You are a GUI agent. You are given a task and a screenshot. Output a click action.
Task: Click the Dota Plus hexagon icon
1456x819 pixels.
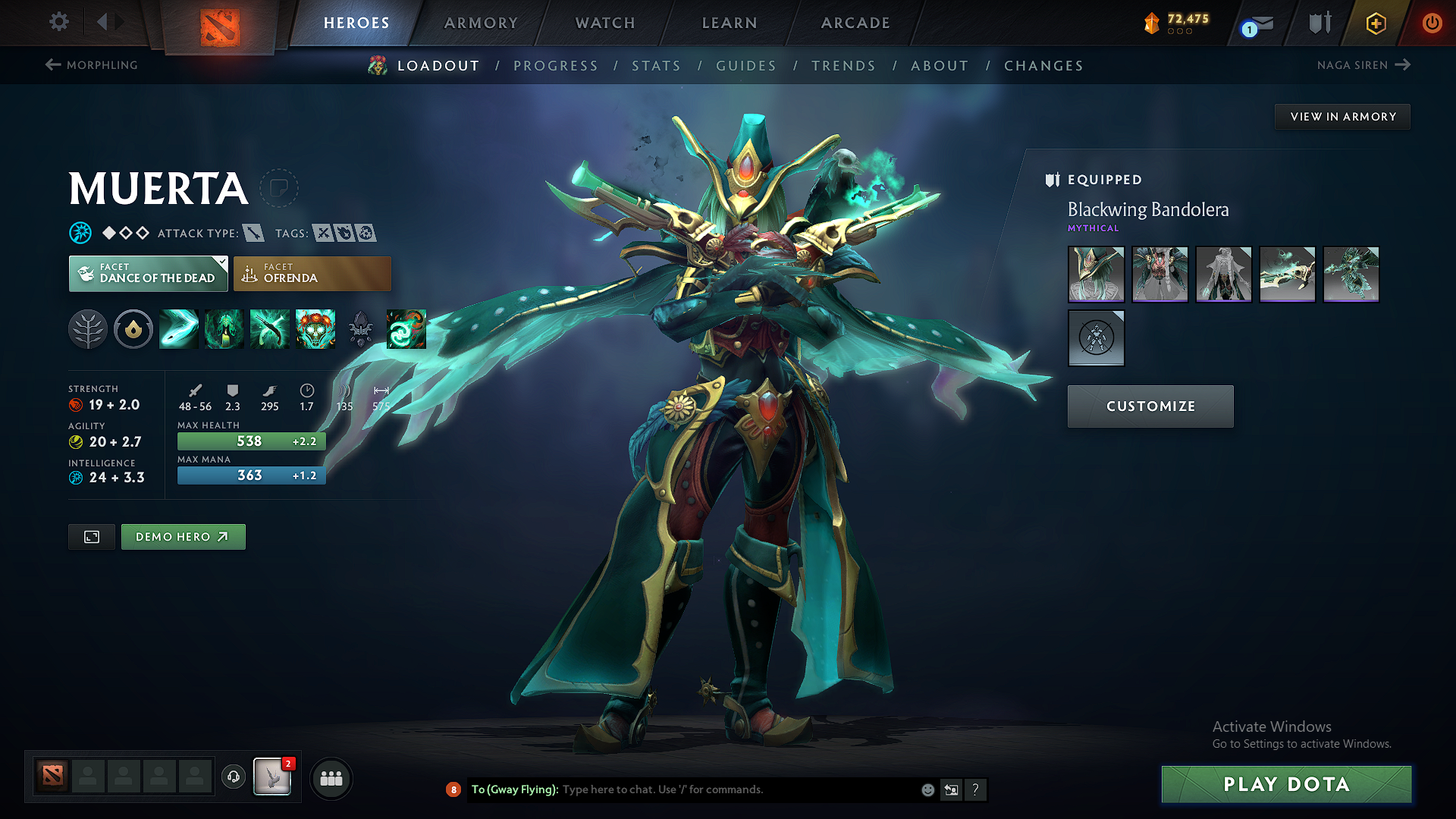[1376, 23]
